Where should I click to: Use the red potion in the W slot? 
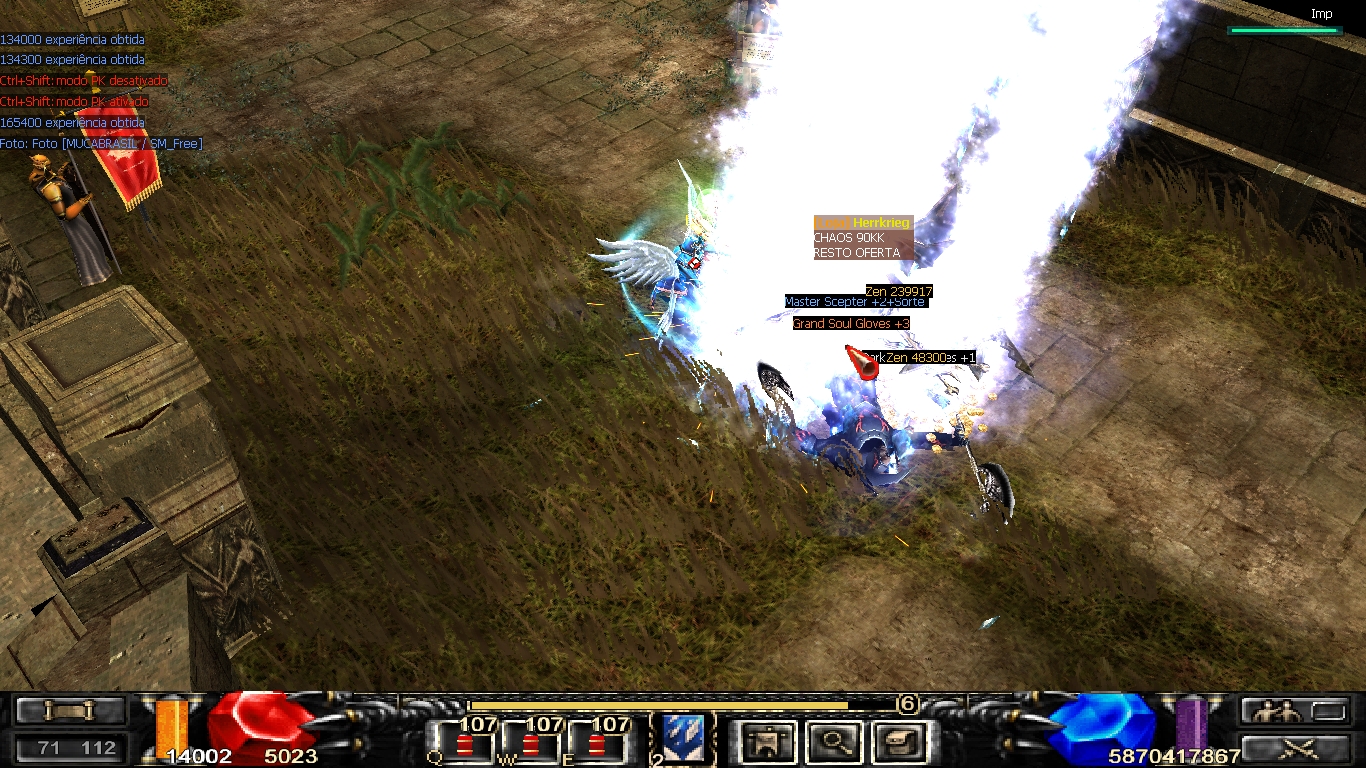531,745
